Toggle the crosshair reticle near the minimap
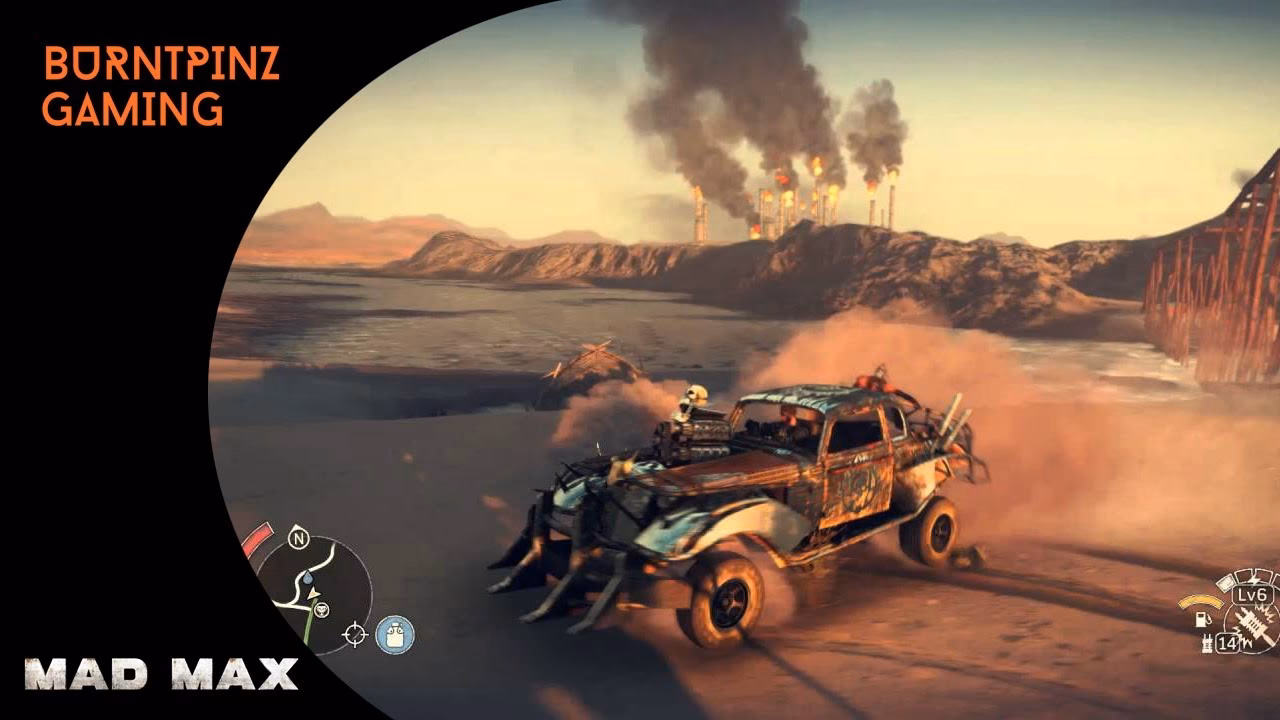The width and height of the screenshot is (1280, 720). click(355, 634)
